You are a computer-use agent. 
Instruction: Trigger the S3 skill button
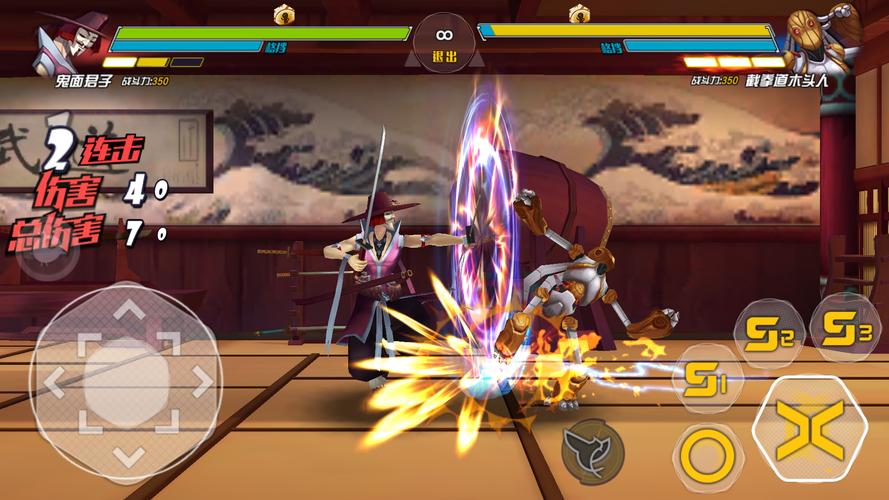(x=844, y=327)
